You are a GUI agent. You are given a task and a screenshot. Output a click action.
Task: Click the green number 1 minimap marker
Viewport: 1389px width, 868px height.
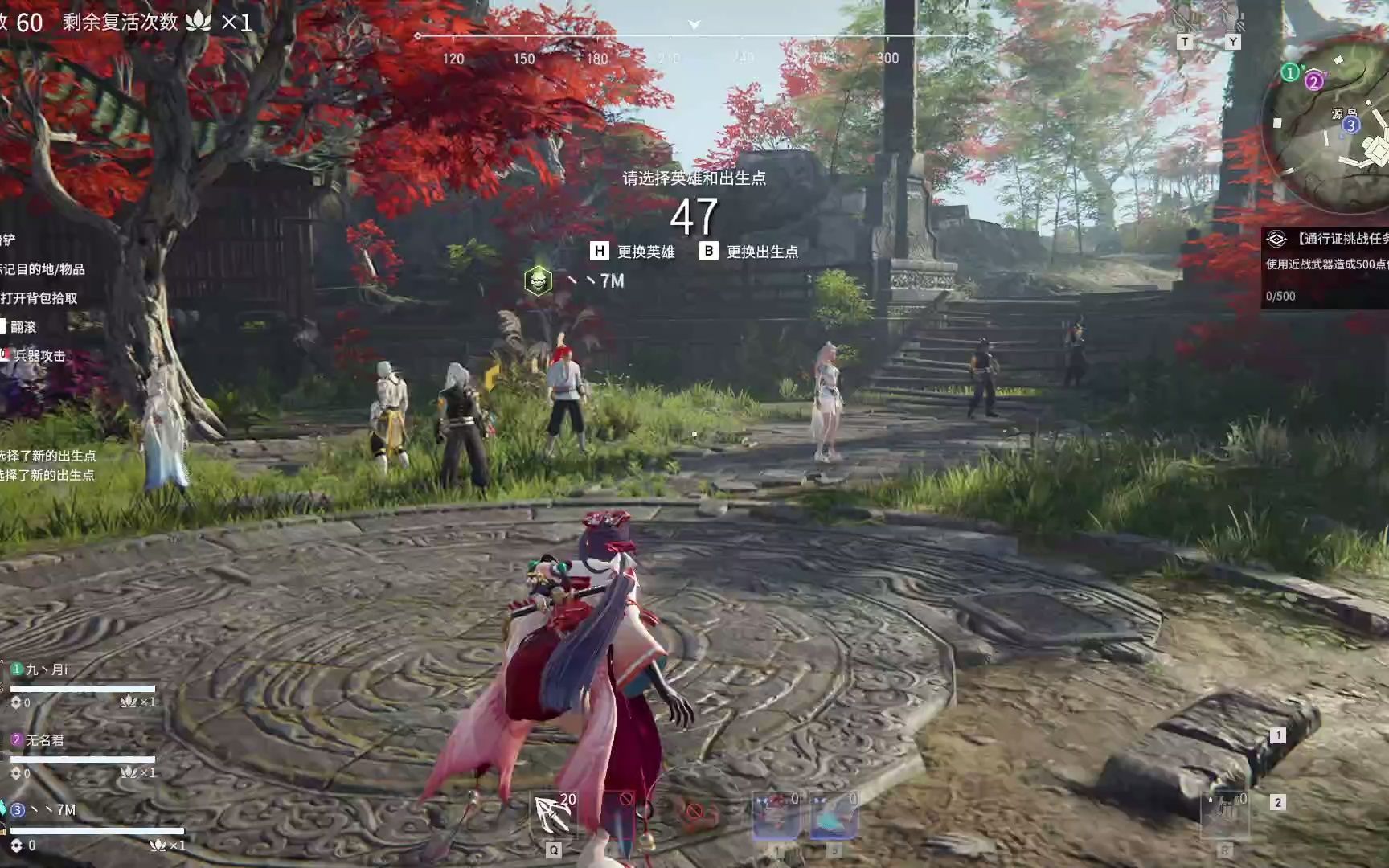pos(1290,73)
